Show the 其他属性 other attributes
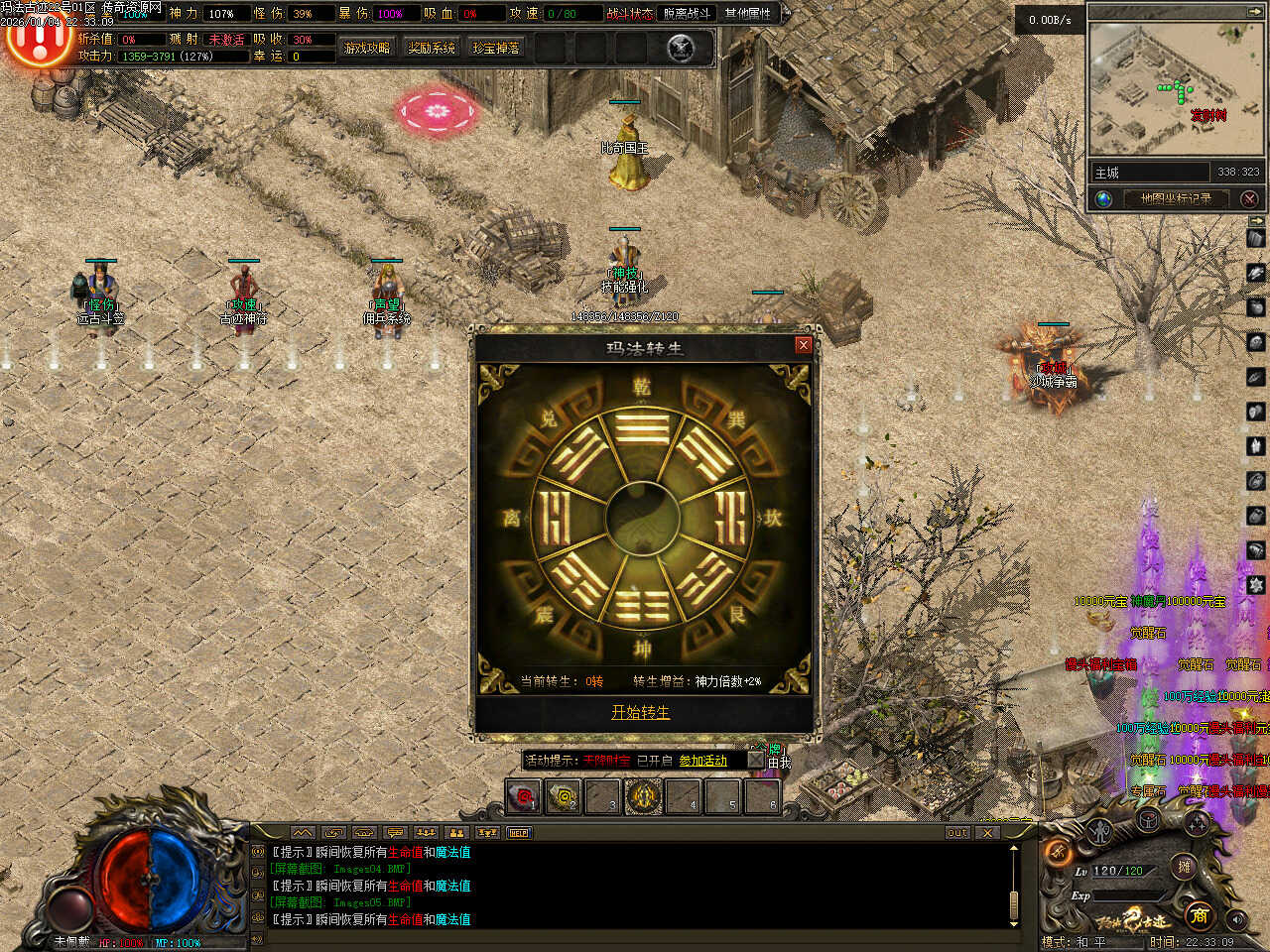 pos(748,14)
